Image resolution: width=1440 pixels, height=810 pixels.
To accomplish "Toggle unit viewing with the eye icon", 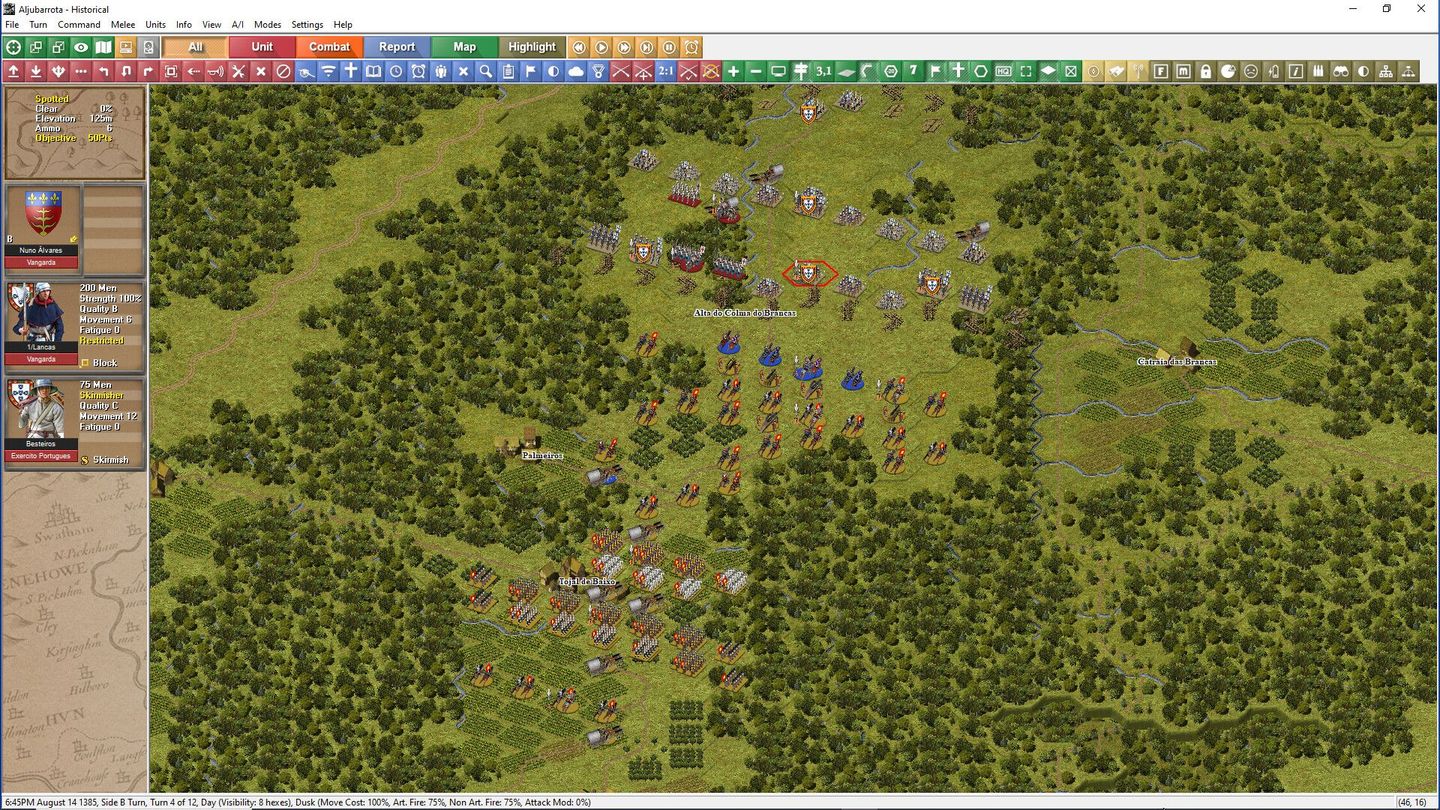I will pos(81,47).
